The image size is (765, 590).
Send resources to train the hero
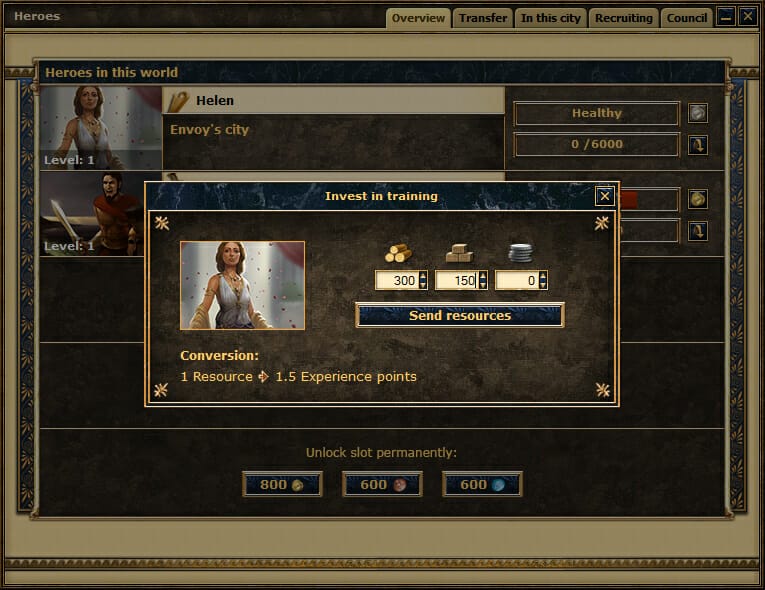coord(460,316)
